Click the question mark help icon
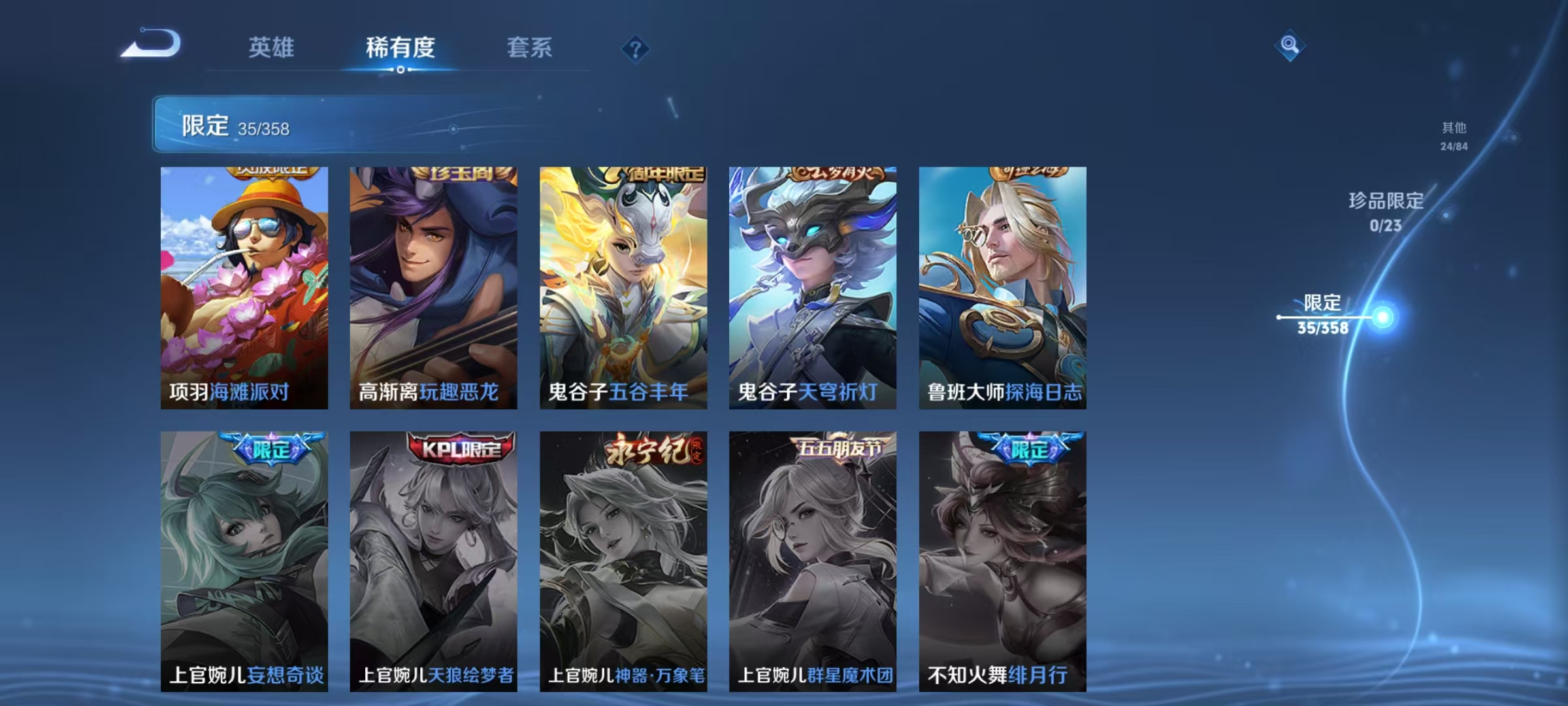Screen dimensions: 1568x706 click(636, 49)
